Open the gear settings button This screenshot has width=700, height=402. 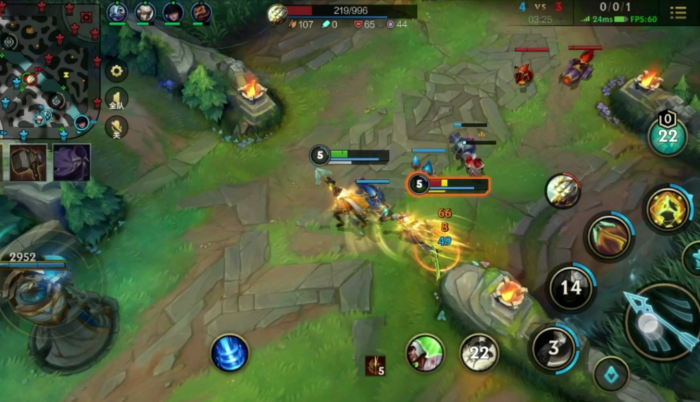click(116, 71)
